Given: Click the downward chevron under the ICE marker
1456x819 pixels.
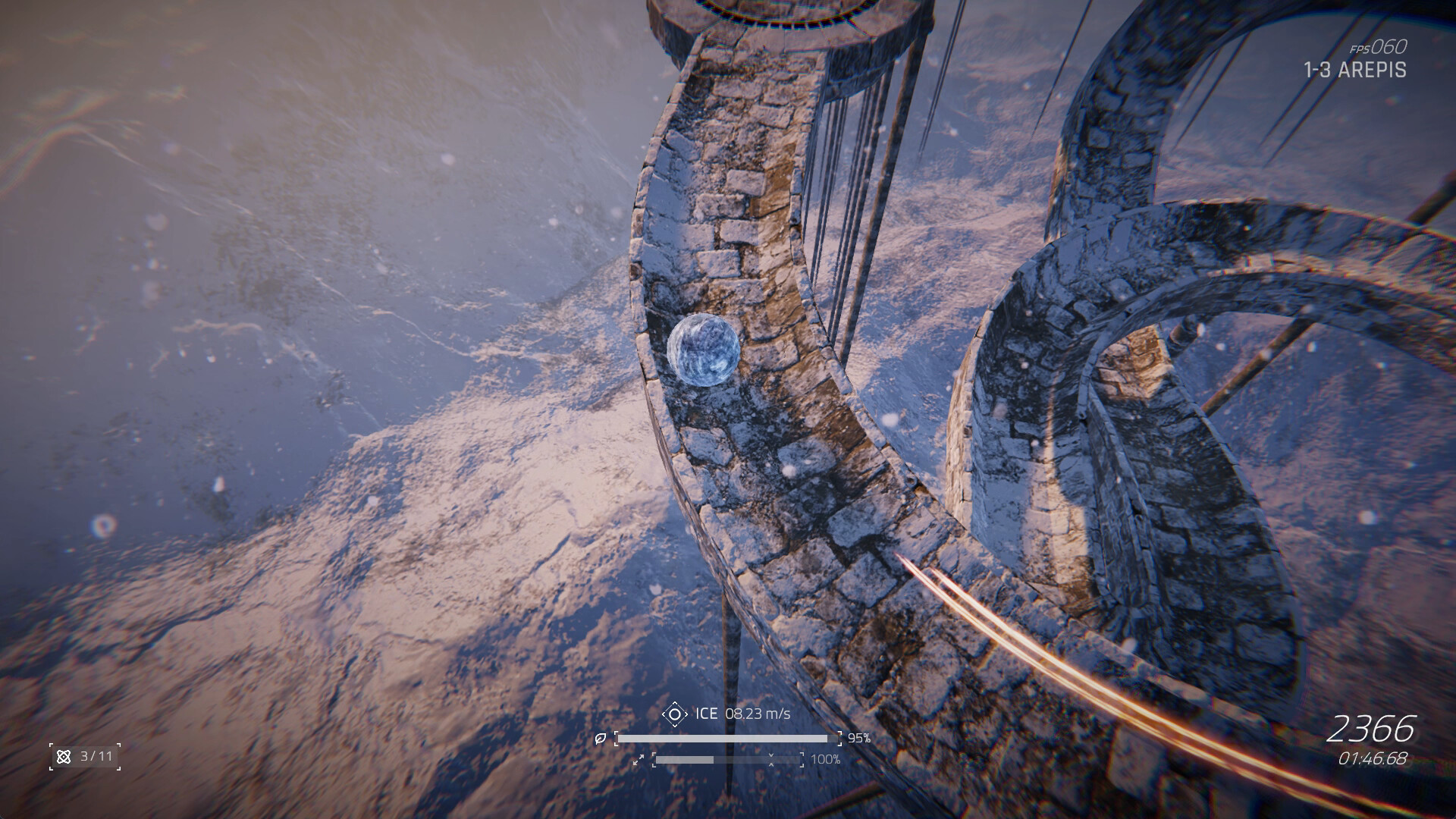Looking at the screenshot, I should coord(675,724).
